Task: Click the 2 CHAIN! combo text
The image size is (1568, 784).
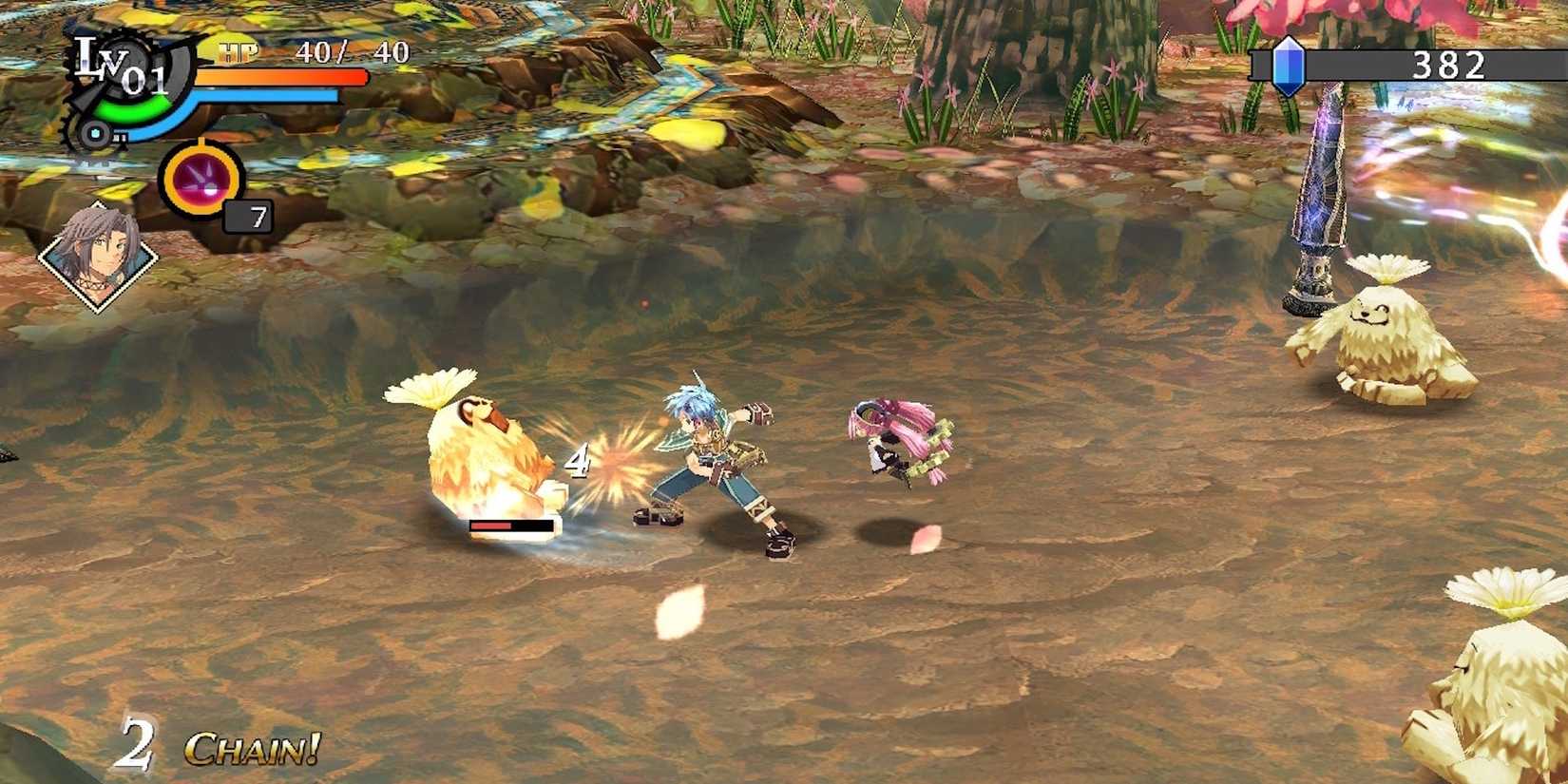Action: 214,746
